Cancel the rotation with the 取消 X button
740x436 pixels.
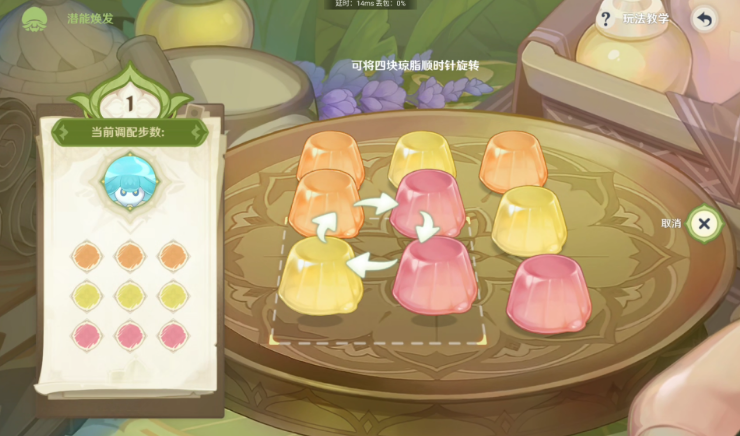[704, 223]
